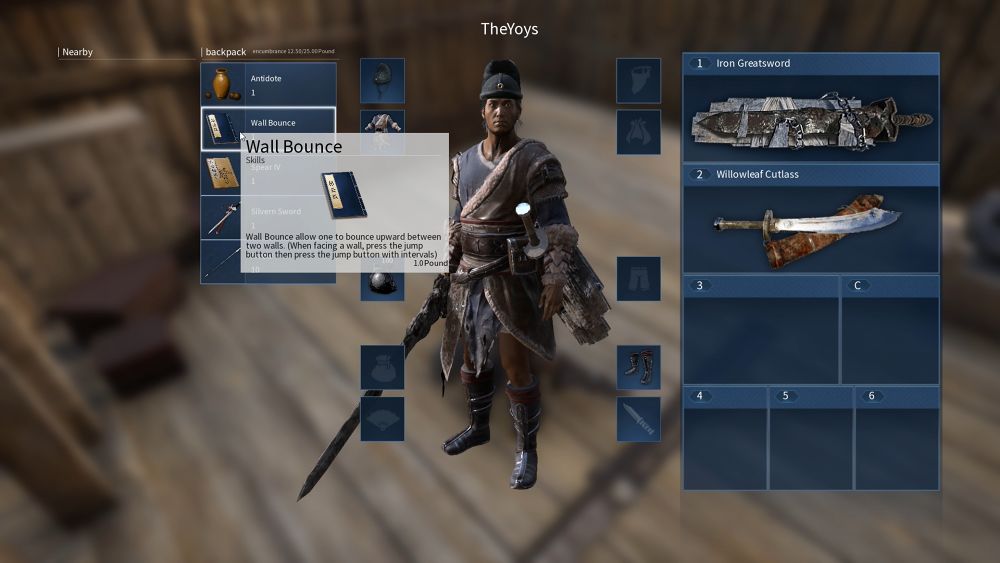This screenshot has height=563, width=1000.
Task: Click the equipped boots slot
Action: [x=638, y=367]
